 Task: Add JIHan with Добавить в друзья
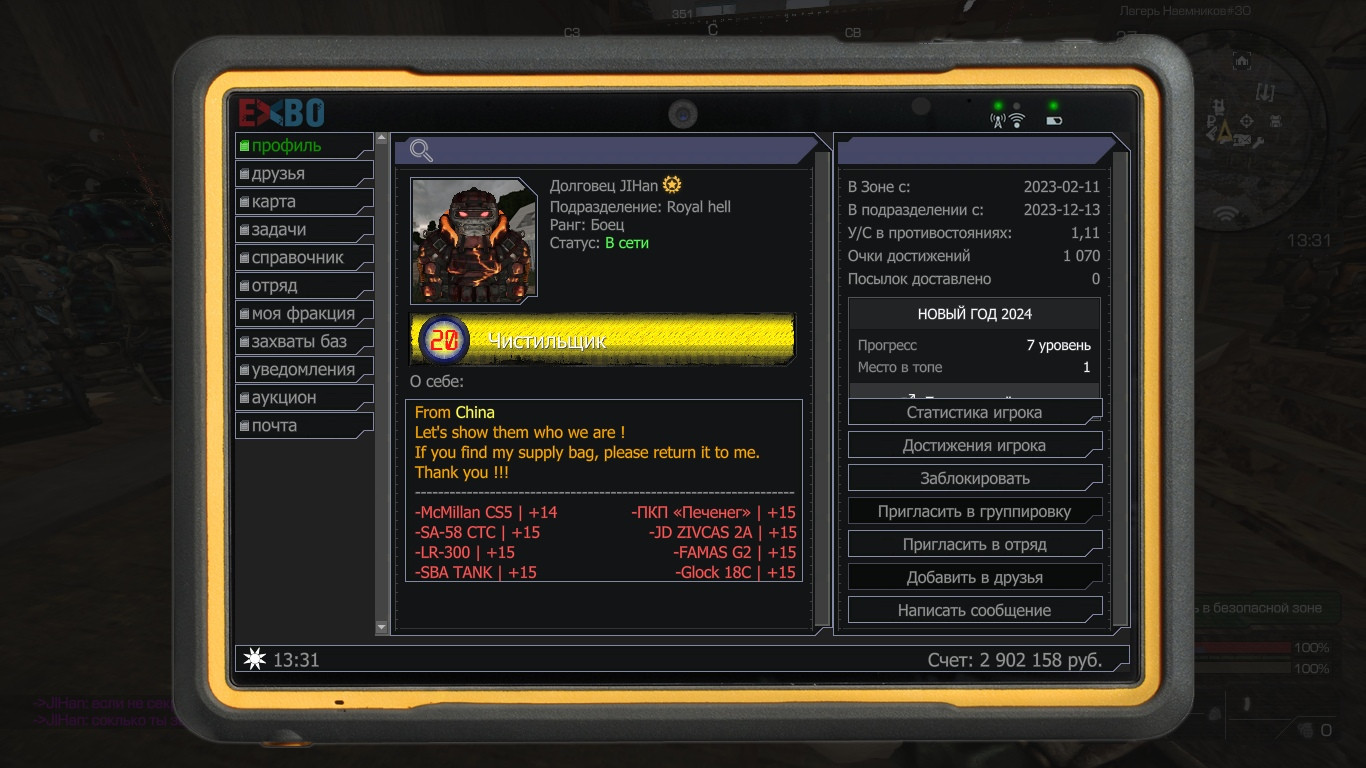coord(974,577)
